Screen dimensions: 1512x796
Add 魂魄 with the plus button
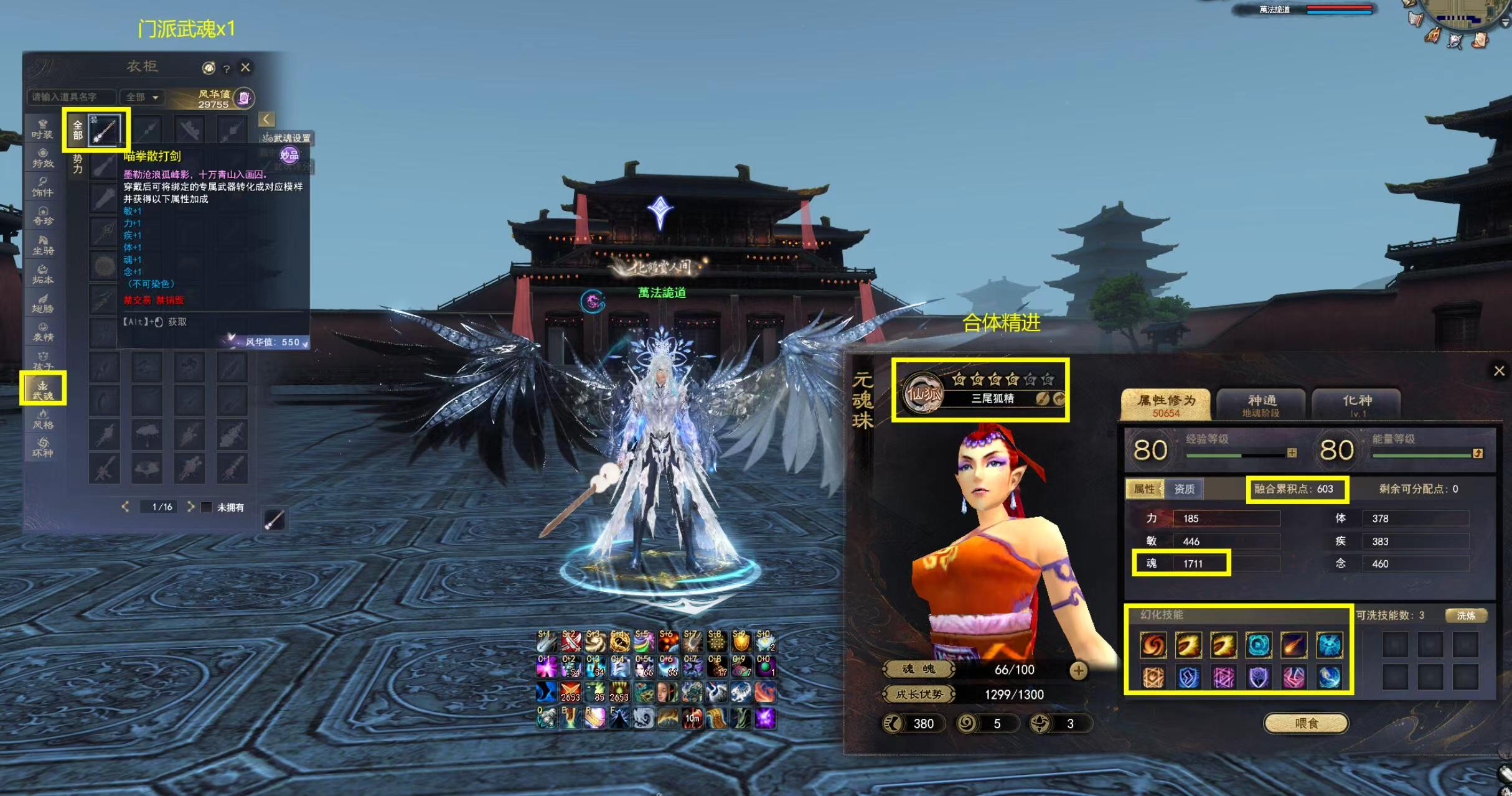click(x=1078, y=670)
